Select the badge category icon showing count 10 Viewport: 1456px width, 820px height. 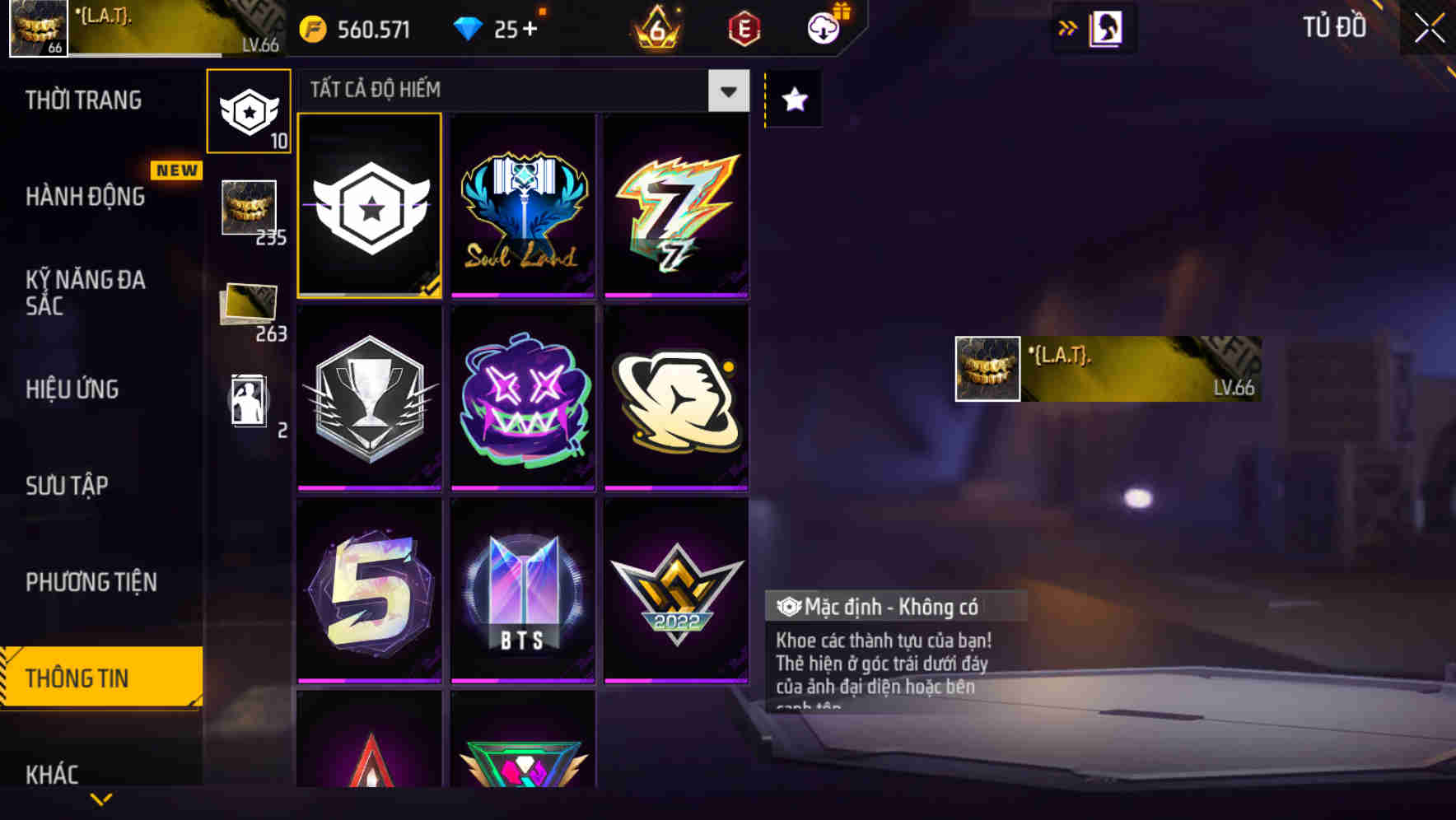click(x=248, y=111)
